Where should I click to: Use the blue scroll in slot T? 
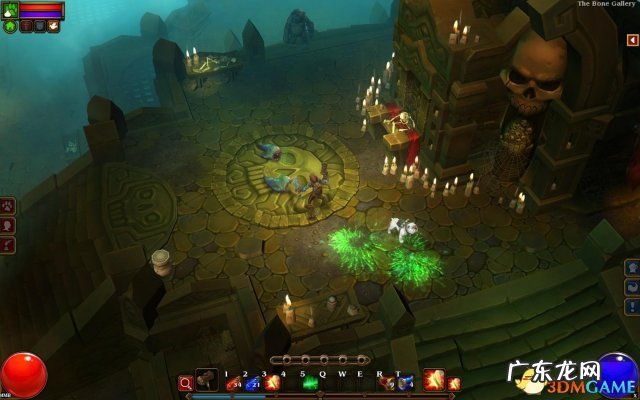[x=404, y=382]
